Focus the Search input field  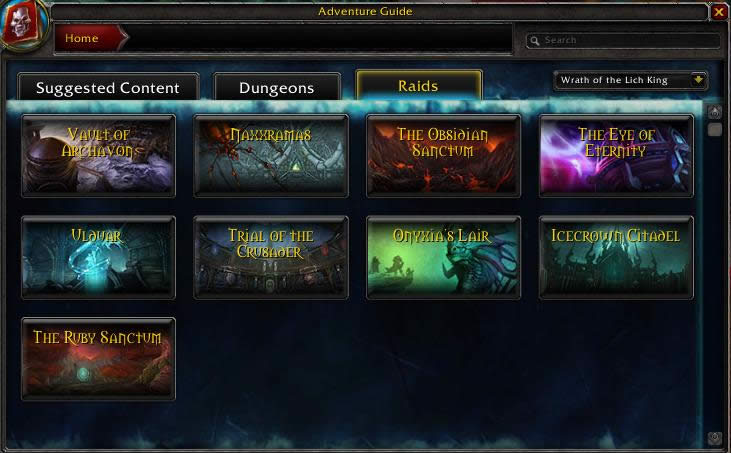pyautogui.click(x=627, y=41)
